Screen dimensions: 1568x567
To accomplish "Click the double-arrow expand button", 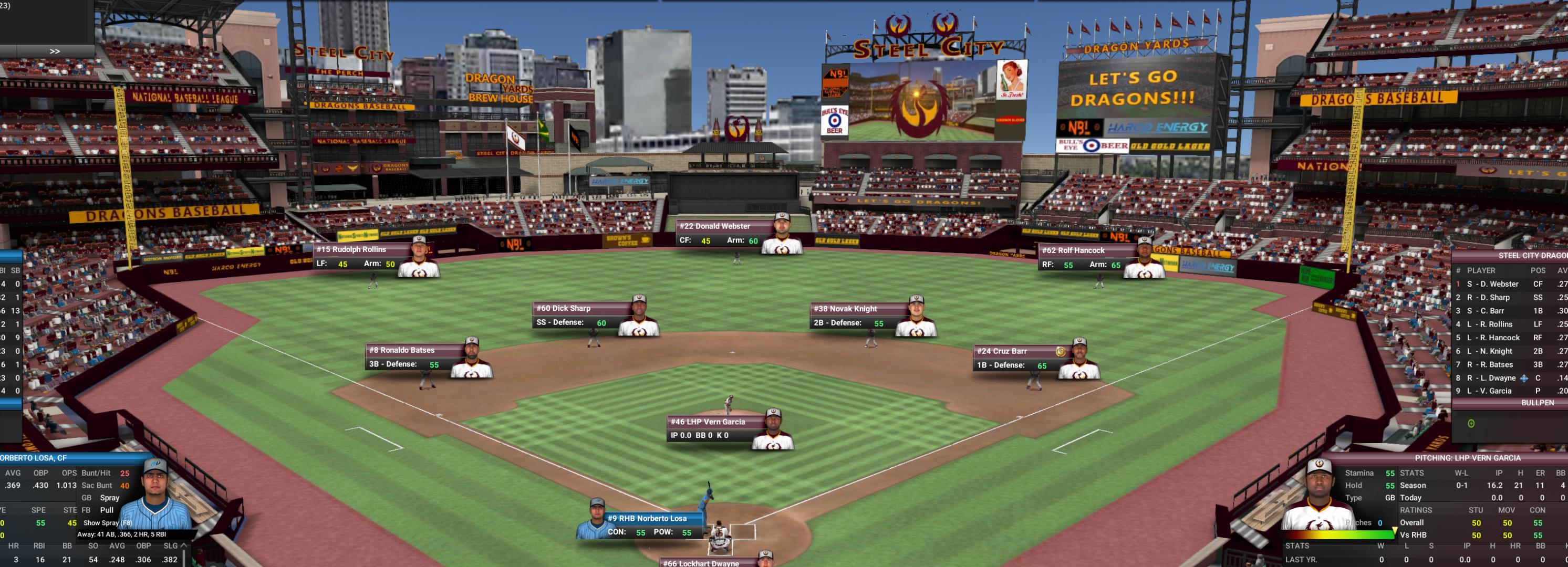I will (x=54, y=51).
